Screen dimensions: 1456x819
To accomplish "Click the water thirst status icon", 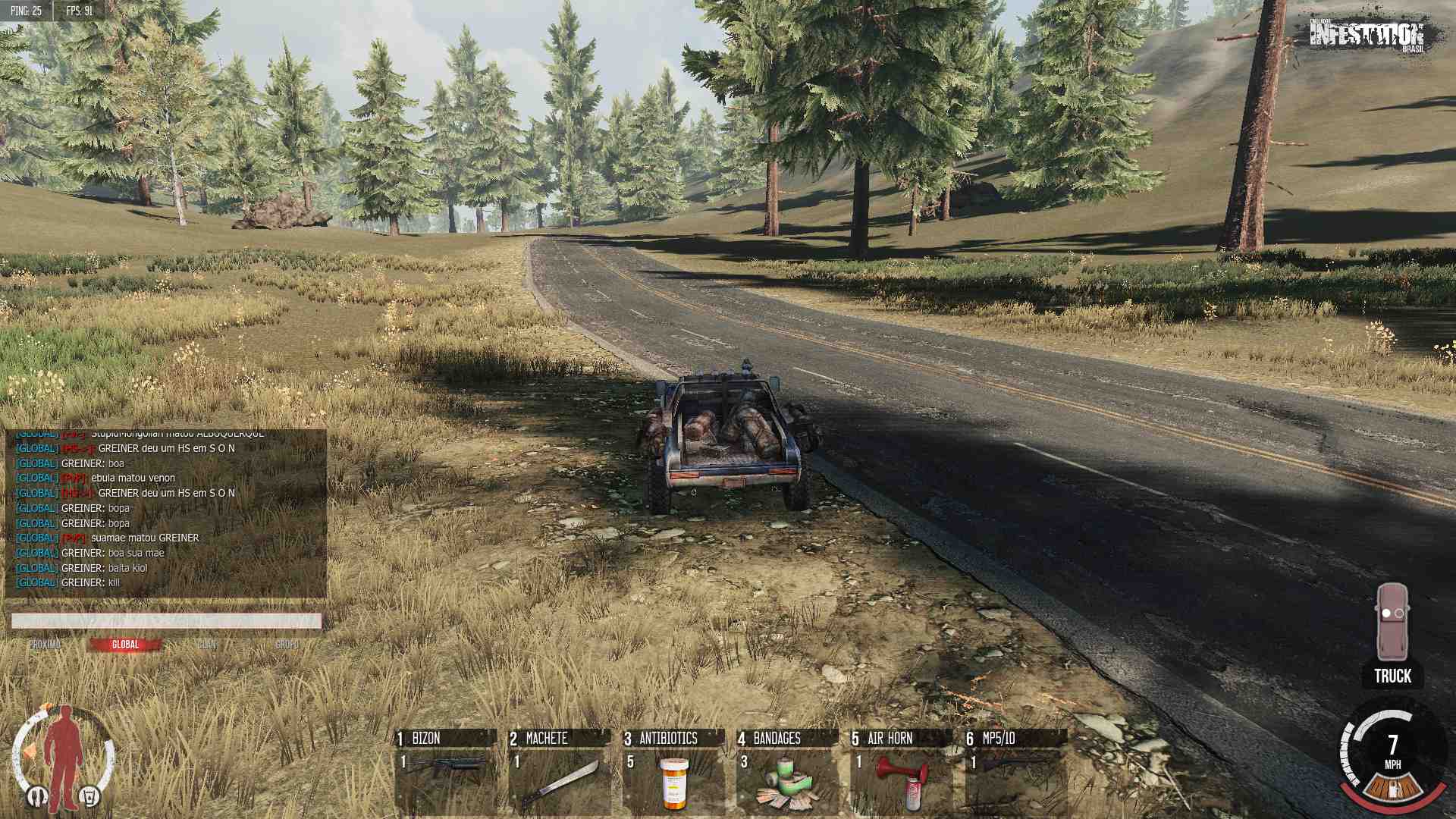I will point(89,796).
